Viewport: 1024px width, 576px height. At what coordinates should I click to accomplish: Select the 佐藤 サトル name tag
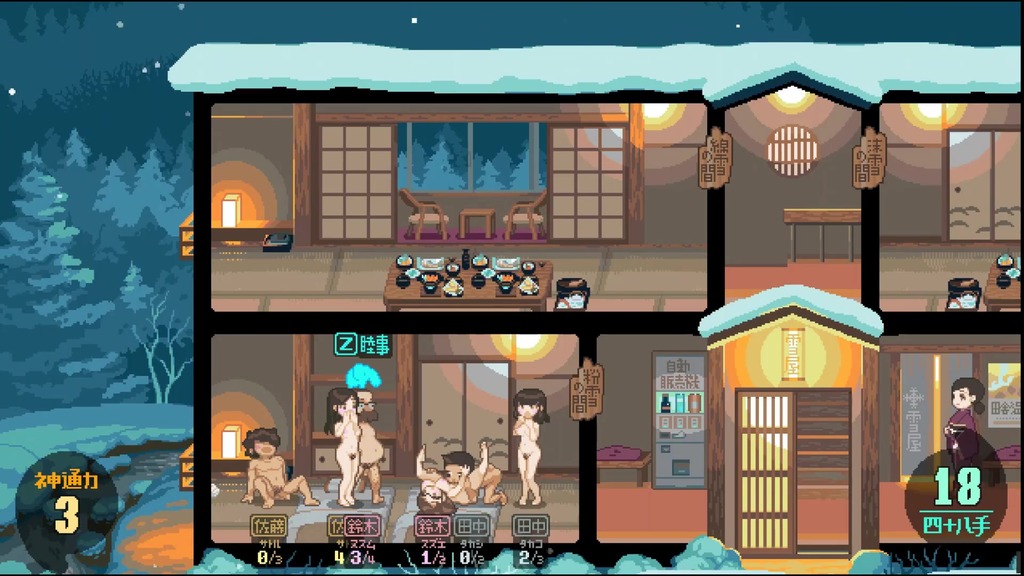(x=269, y=525)
